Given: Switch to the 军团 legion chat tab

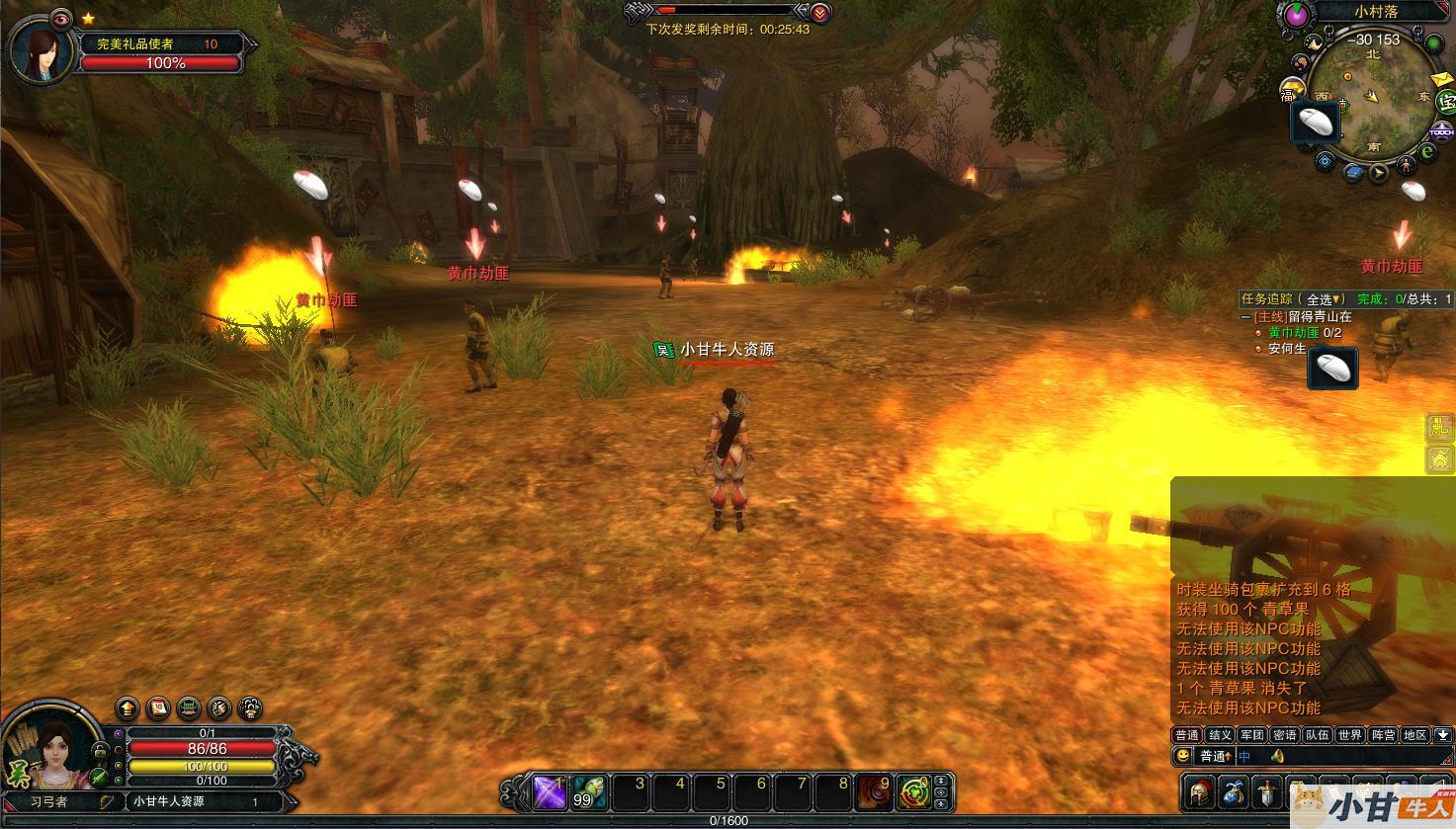Looking at the screenshot, I should click(x=1251, y=735).
